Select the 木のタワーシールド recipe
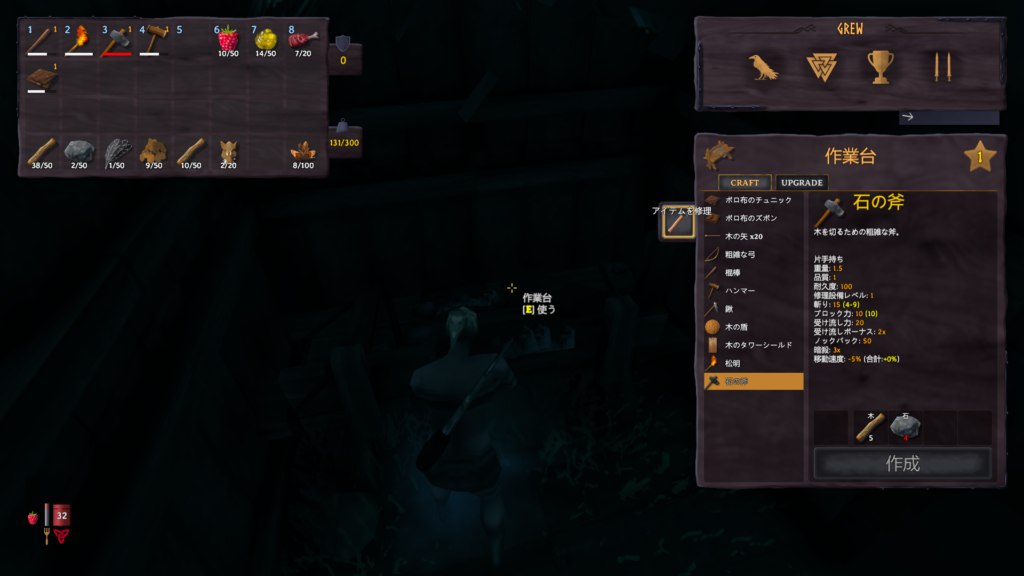This screenshot has width=1024, height=576. 756,345
